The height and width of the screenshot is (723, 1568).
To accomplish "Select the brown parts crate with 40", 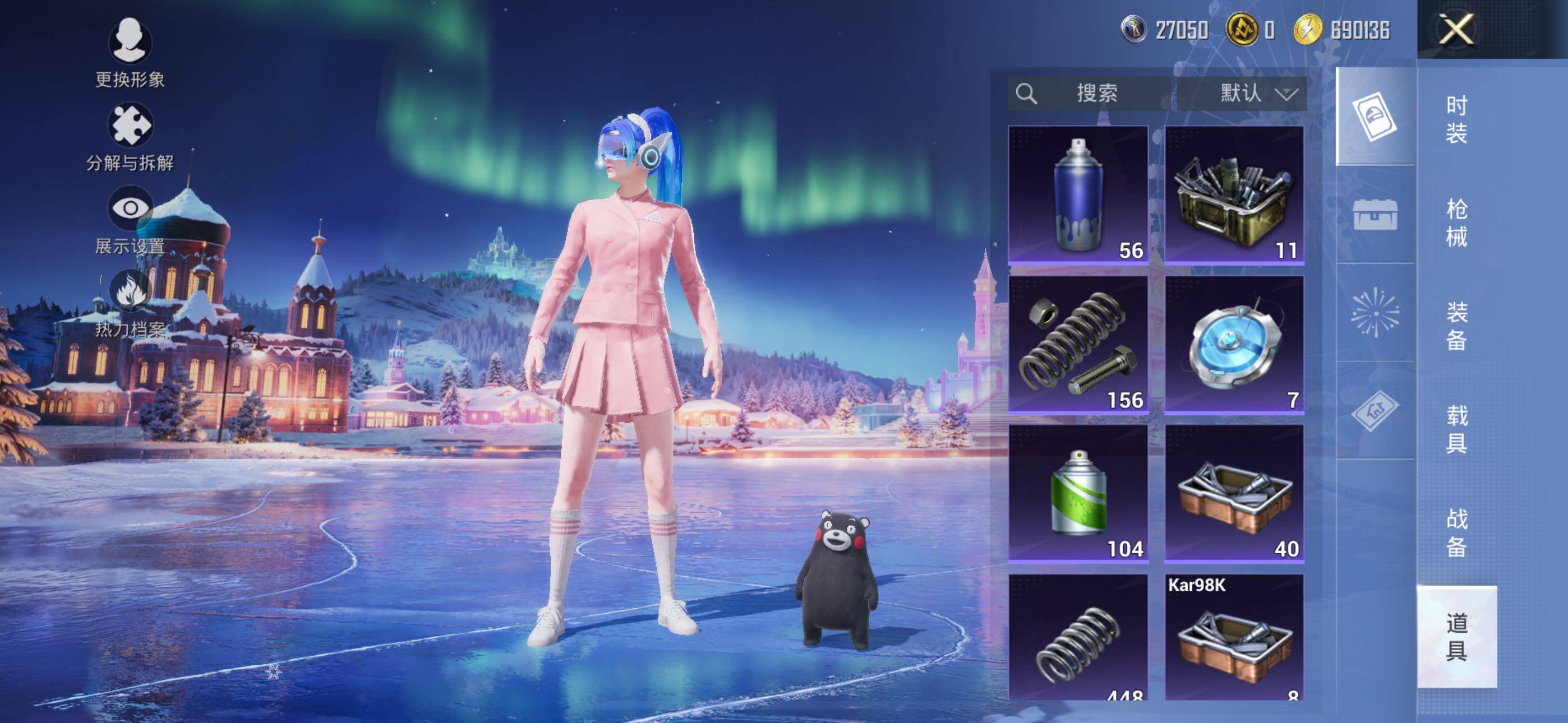I will 1234,494.
